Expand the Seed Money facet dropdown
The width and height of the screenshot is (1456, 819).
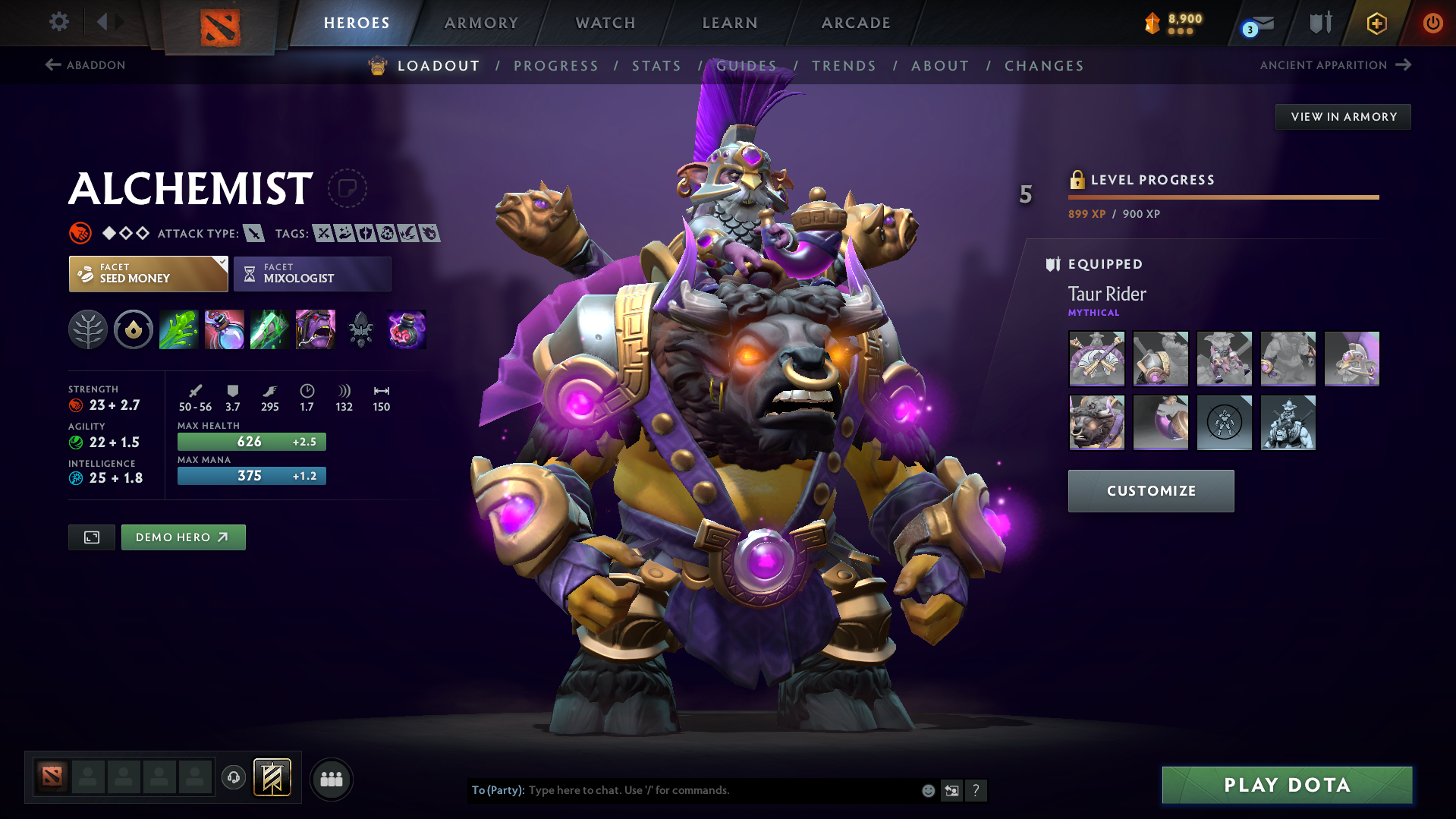[220, 263]
